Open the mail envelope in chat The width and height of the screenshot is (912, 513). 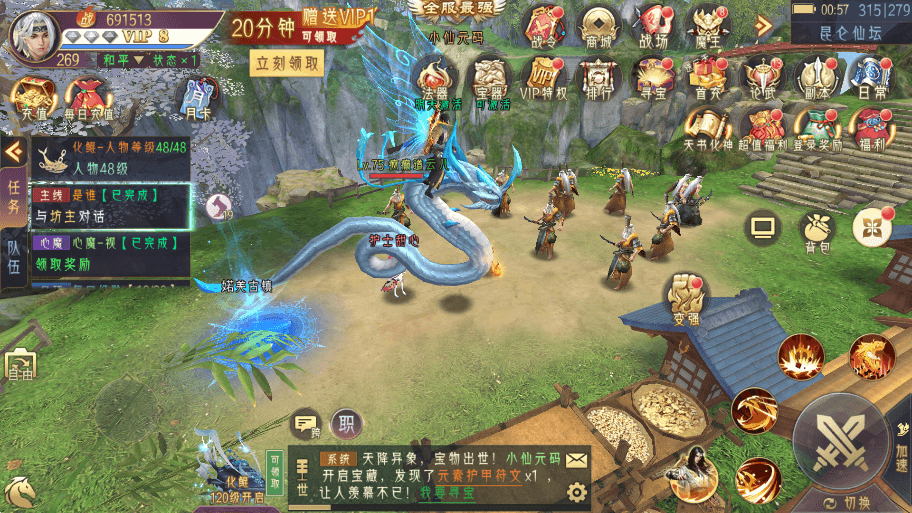[x=576, y=460]
